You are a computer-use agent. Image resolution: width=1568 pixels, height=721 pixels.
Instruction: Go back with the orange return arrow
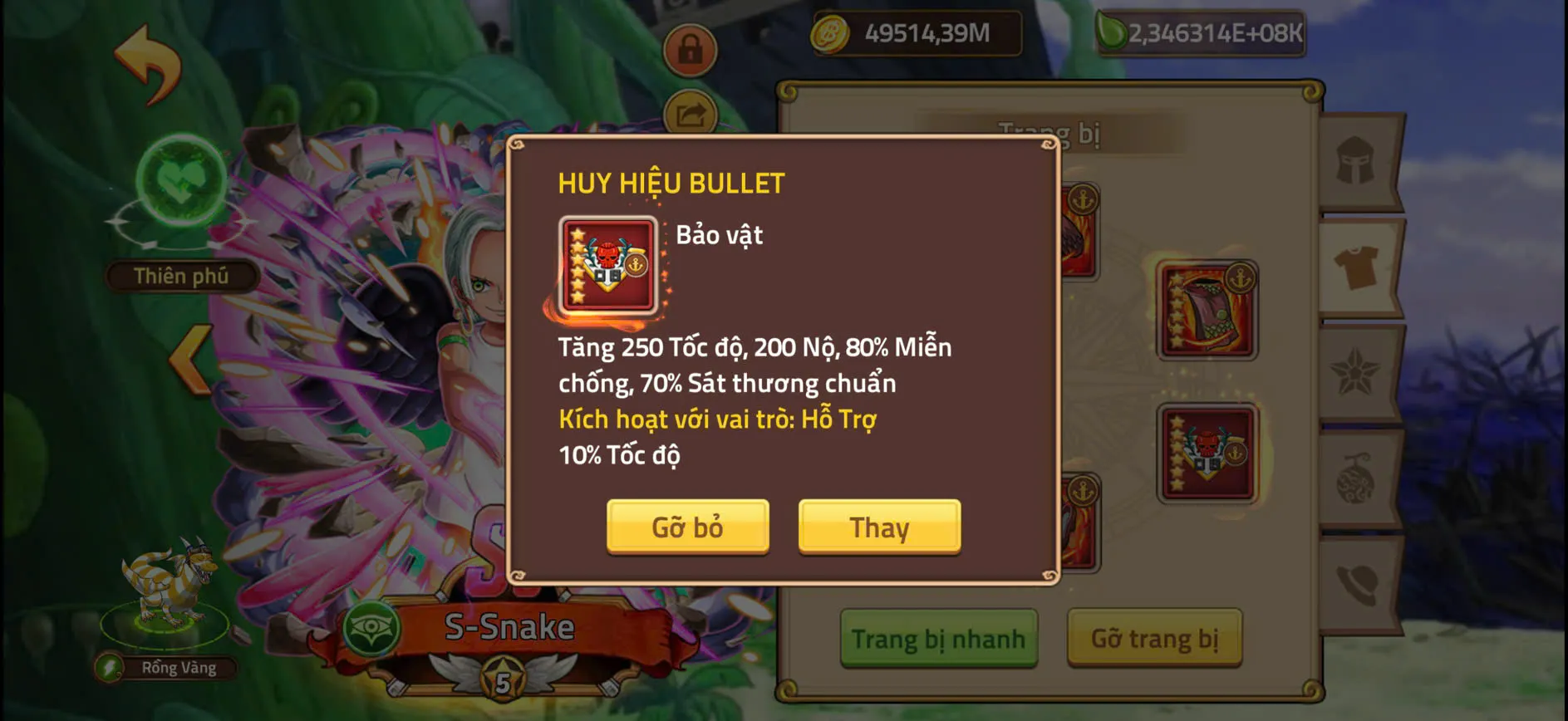[x=147, y=63]
